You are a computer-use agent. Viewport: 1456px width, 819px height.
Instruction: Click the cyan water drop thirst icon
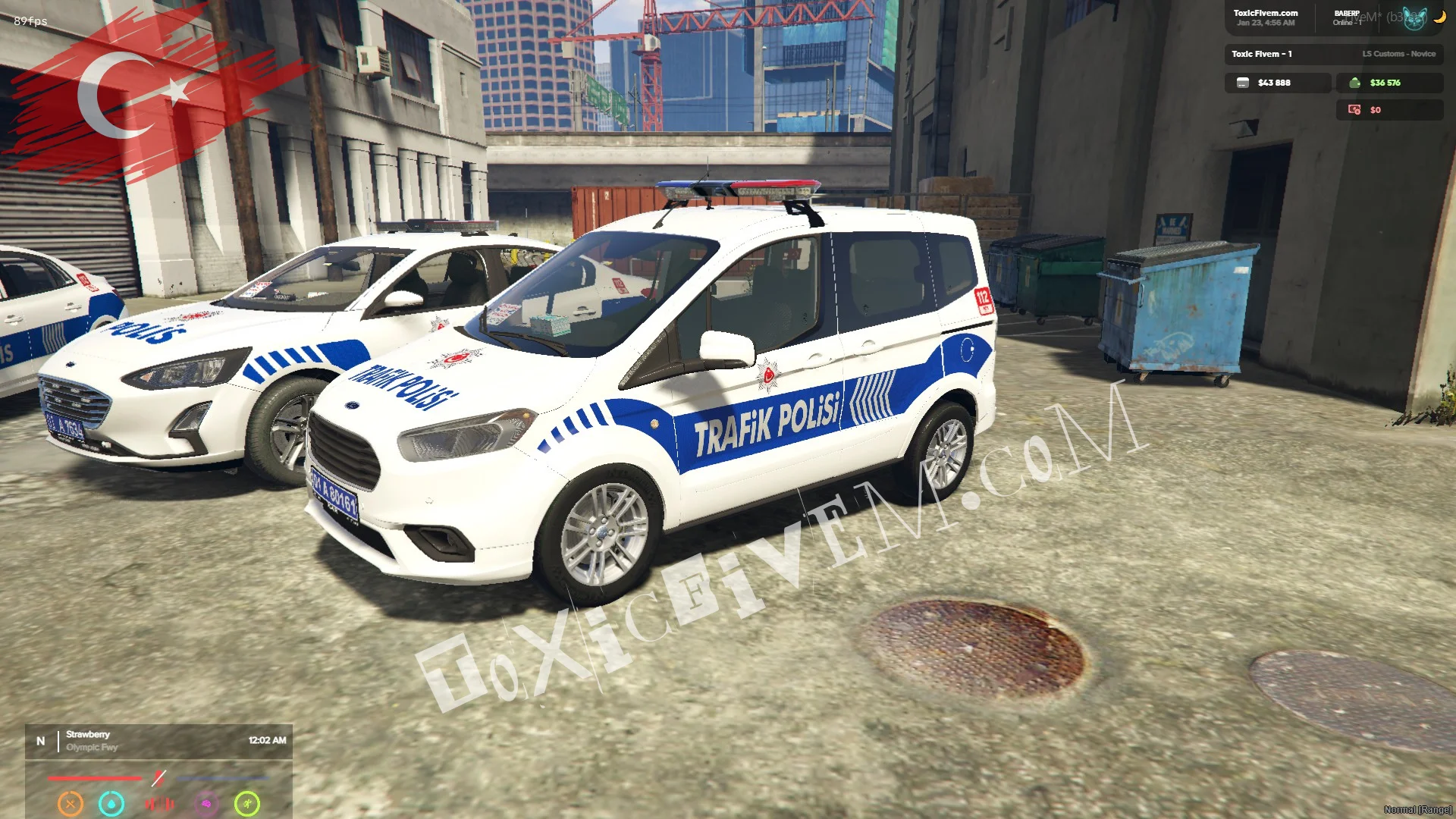[111, 803]
